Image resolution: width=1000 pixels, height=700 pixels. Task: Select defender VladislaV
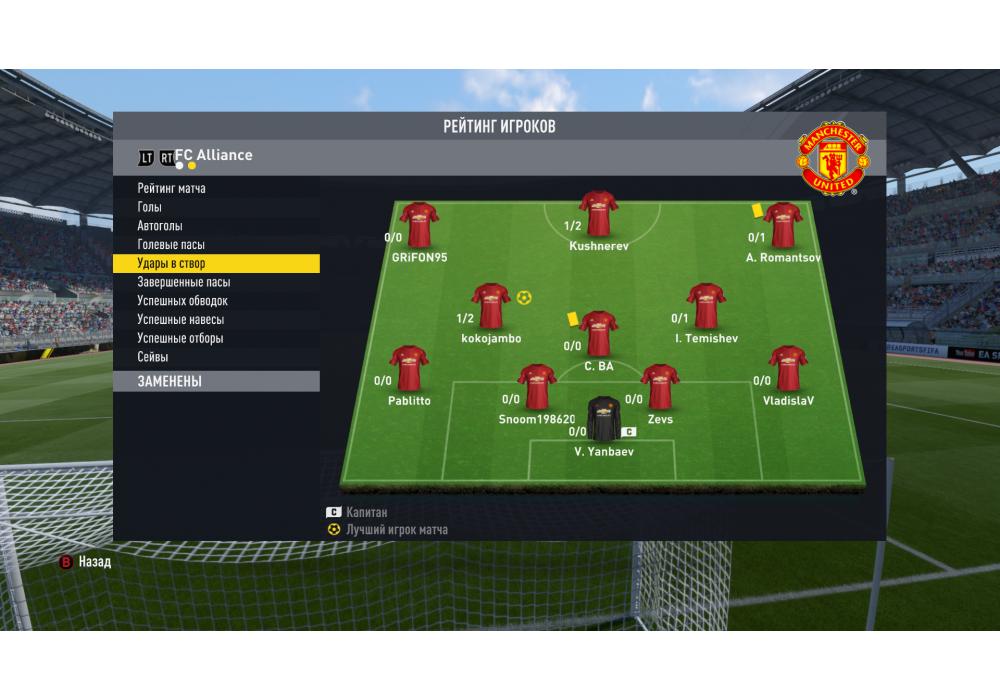click(x=788, y=369)
